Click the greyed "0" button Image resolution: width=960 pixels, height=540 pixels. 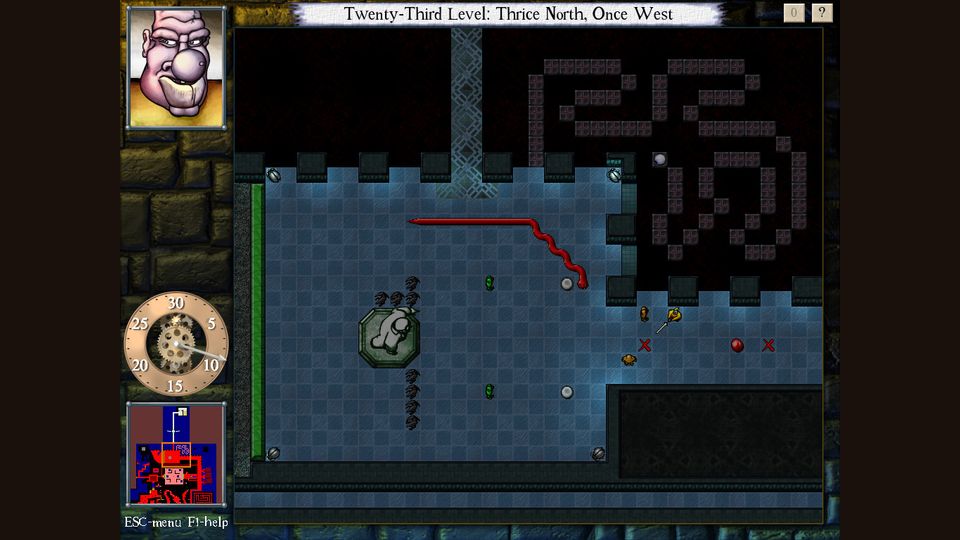tap(794, 13)
